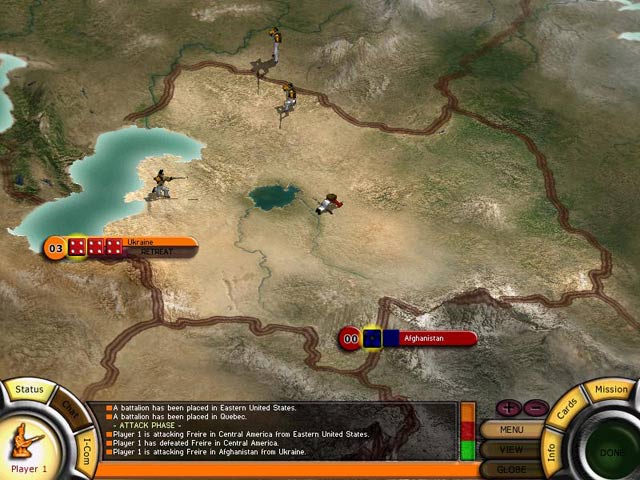Image resolution: width=640 pixels, height=480 pixels.
Task: Select the Ukraine attacker banner
Action: pos(140,242)
